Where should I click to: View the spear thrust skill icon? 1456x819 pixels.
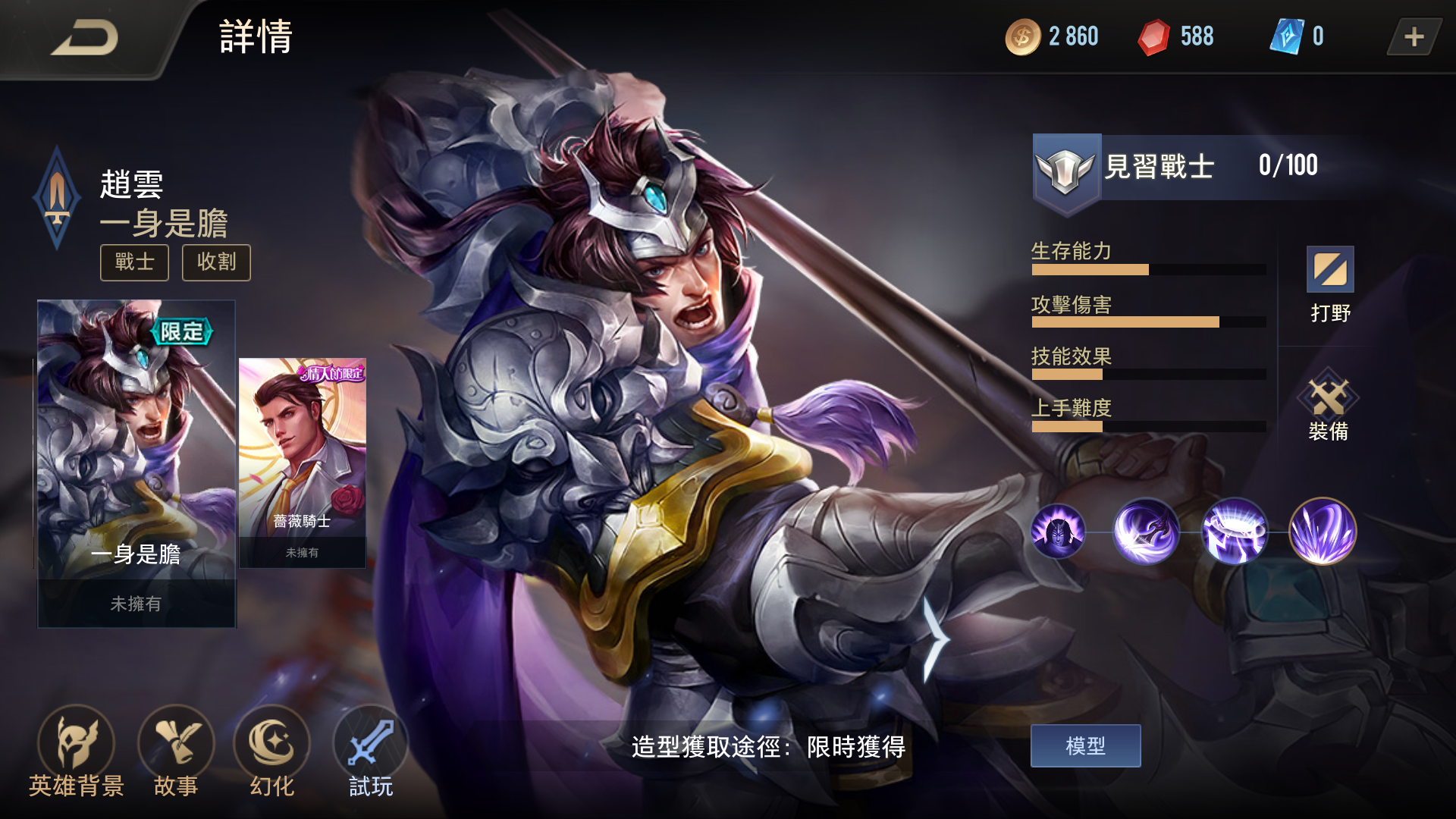click(1146, 532)
